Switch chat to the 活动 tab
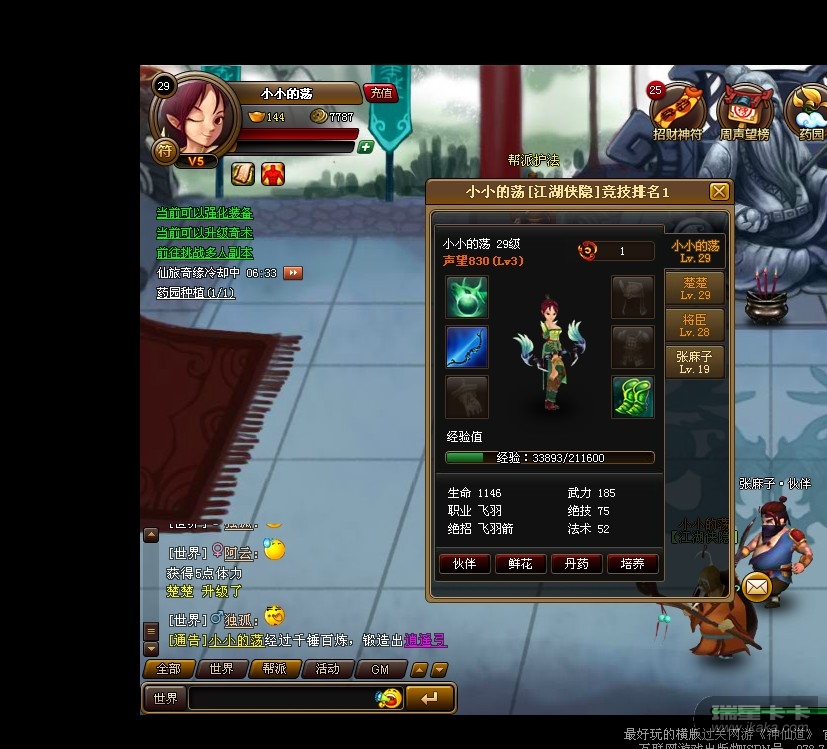 [x=327, y=669]
